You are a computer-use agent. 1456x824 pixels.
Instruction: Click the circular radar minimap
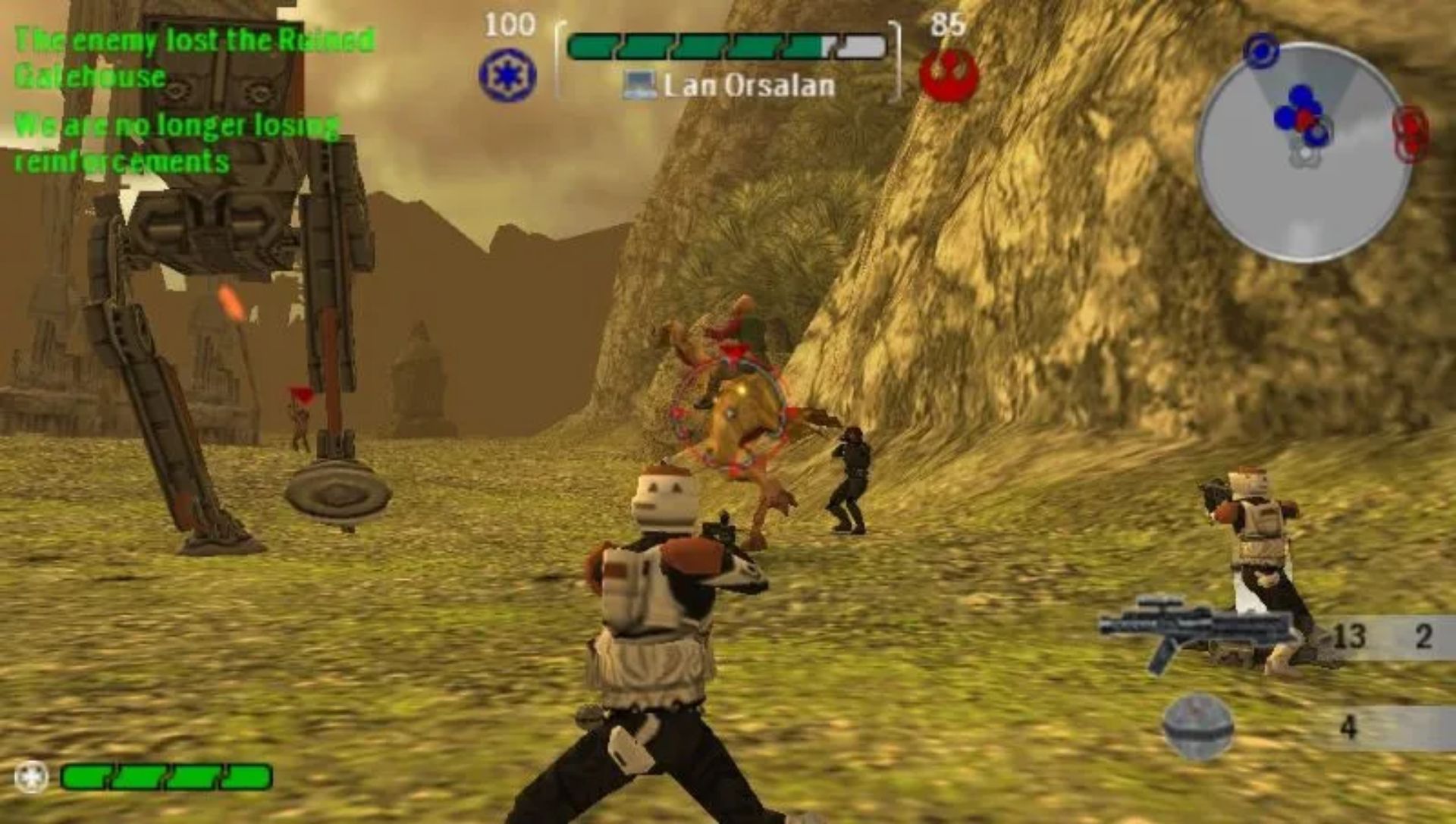[x=1303, y=152]
